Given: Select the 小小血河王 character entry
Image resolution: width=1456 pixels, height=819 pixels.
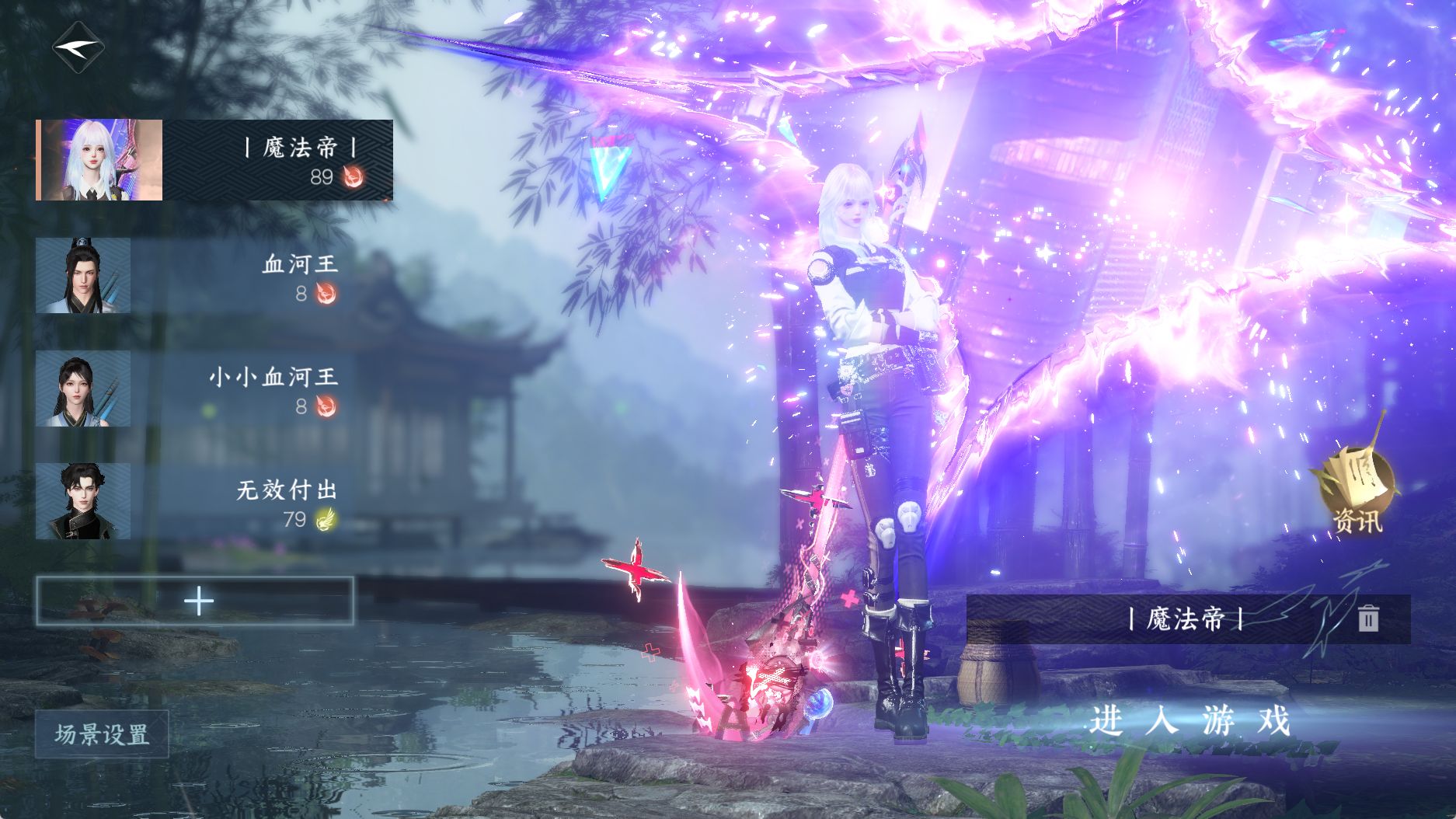Looking at the screenshot, I should click(194, 389).
